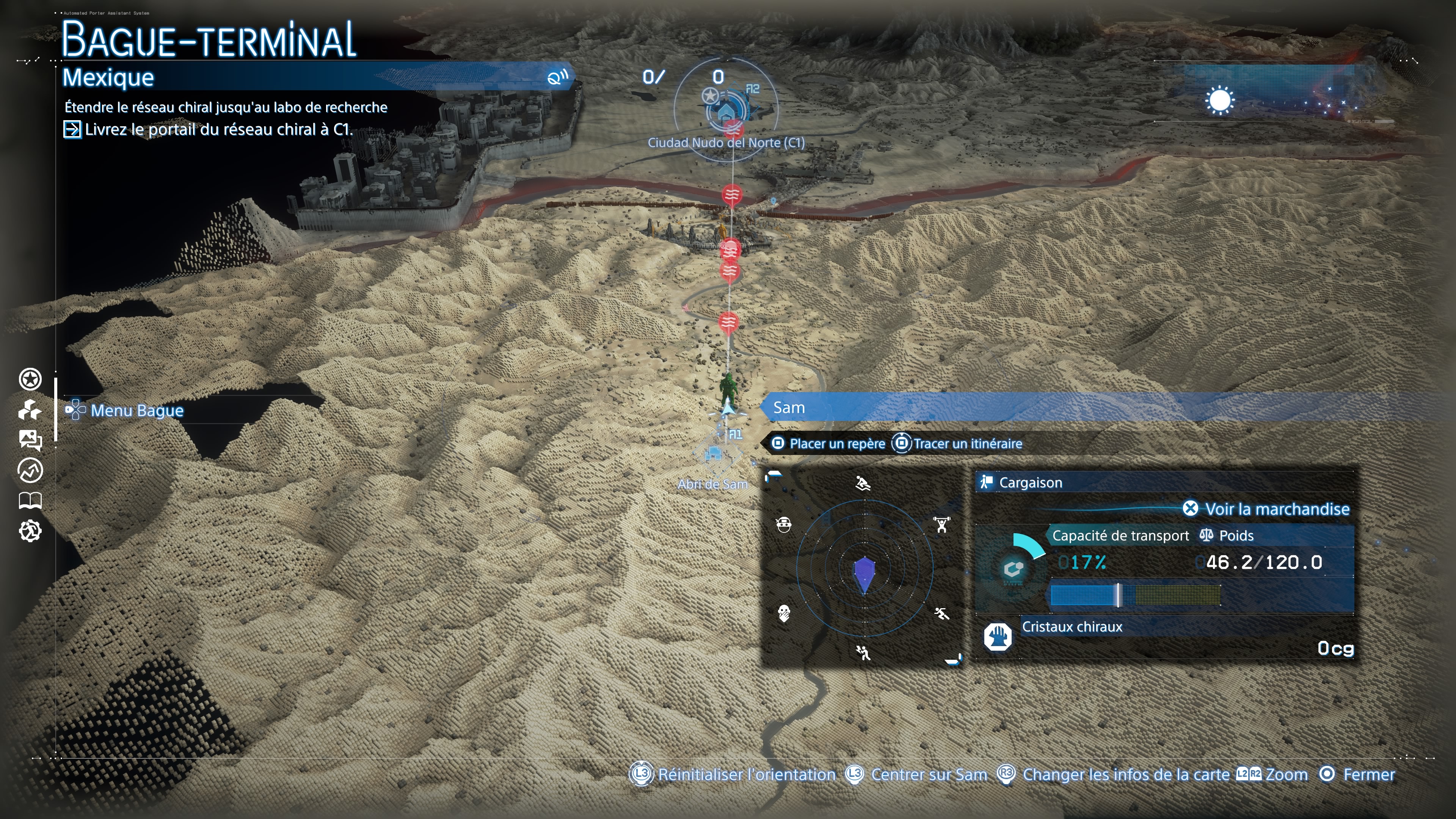Select the Cargaison panel header

coord(1030,483)
